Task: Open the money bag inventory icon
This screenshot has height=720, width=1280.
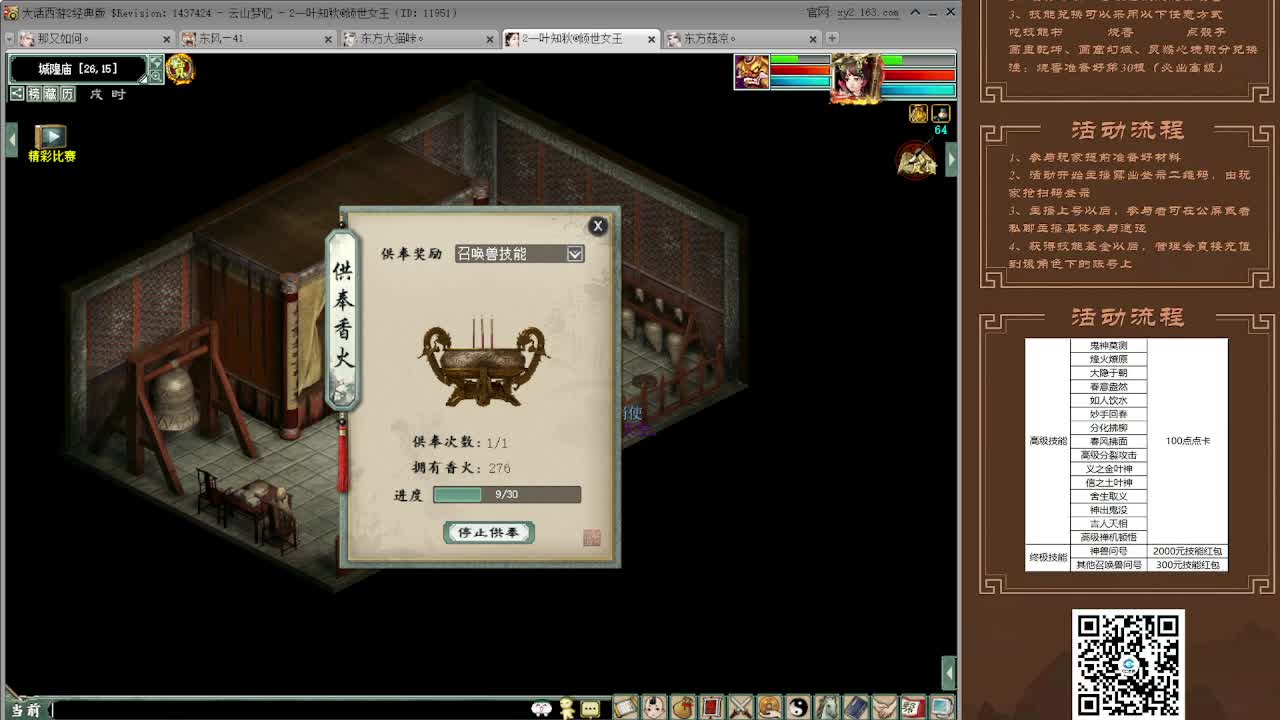Action: coord(685,708)
